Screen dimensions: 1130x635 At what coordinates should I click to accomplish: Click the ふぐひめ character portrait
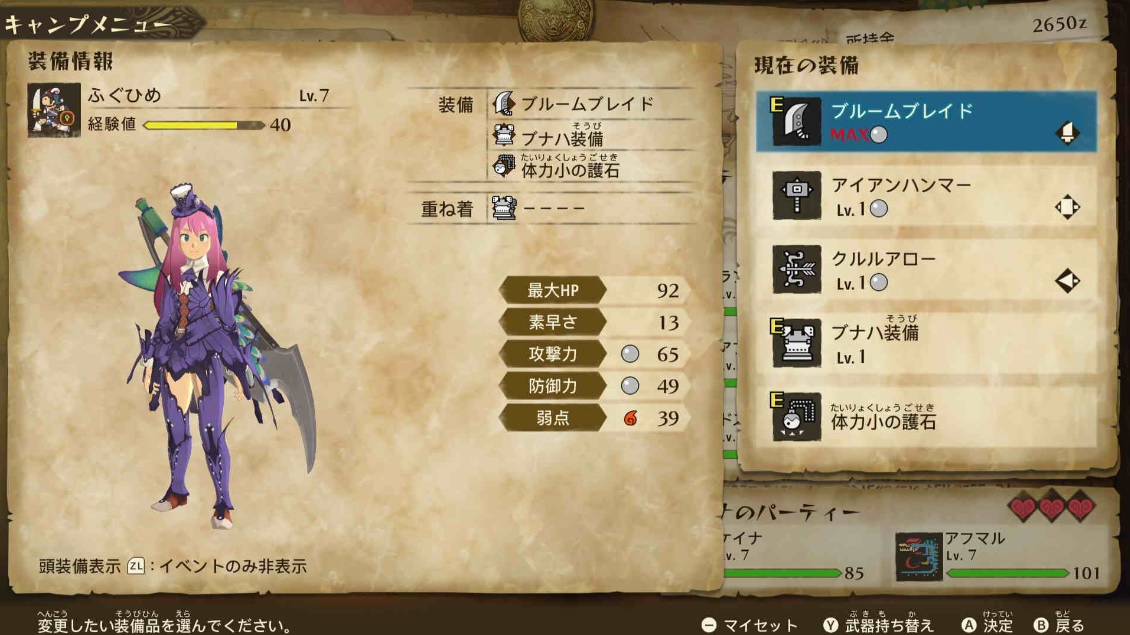53,109
